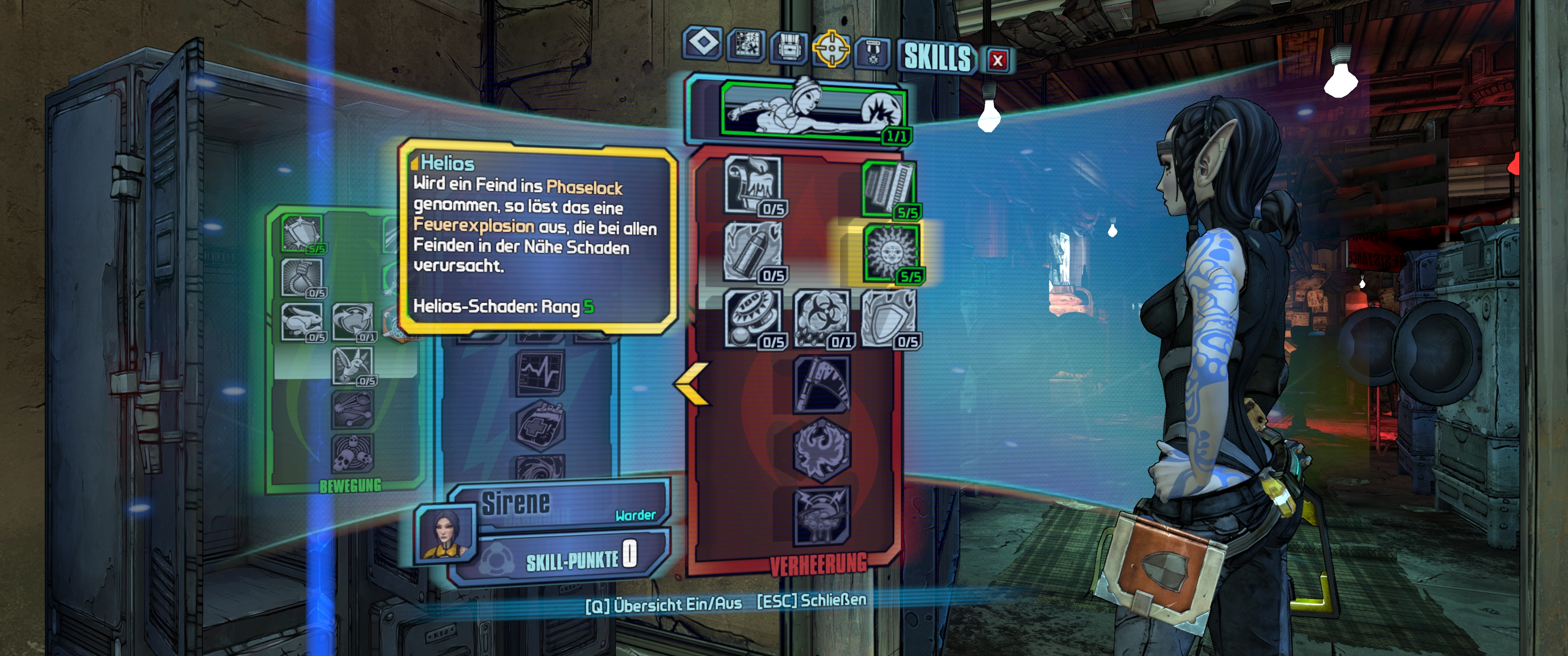Open the map tab

(746, 45)
